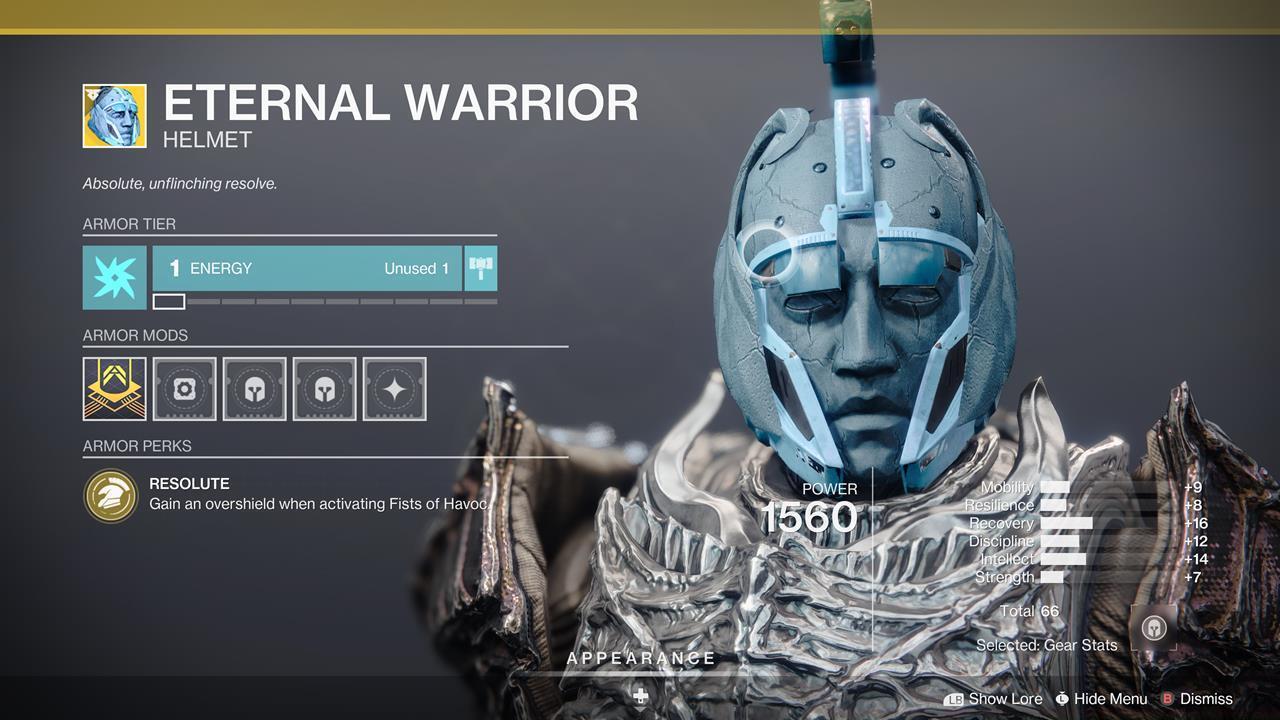Open the general armor mod socket
Viewport: 1280px width, 720px height.
[184, 389]
